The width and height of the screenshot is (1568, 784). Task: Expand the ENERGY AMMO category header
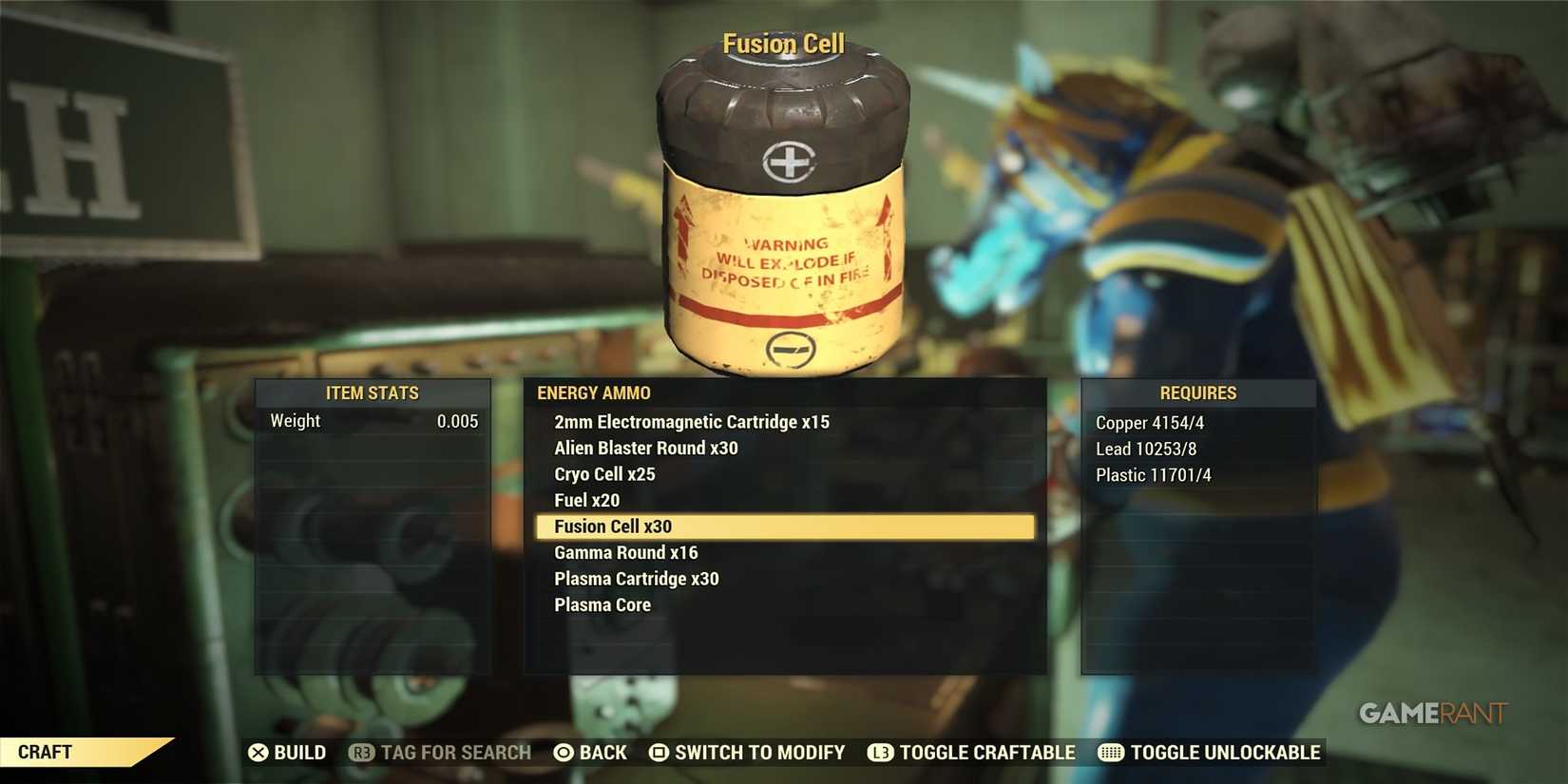(593, 392)
